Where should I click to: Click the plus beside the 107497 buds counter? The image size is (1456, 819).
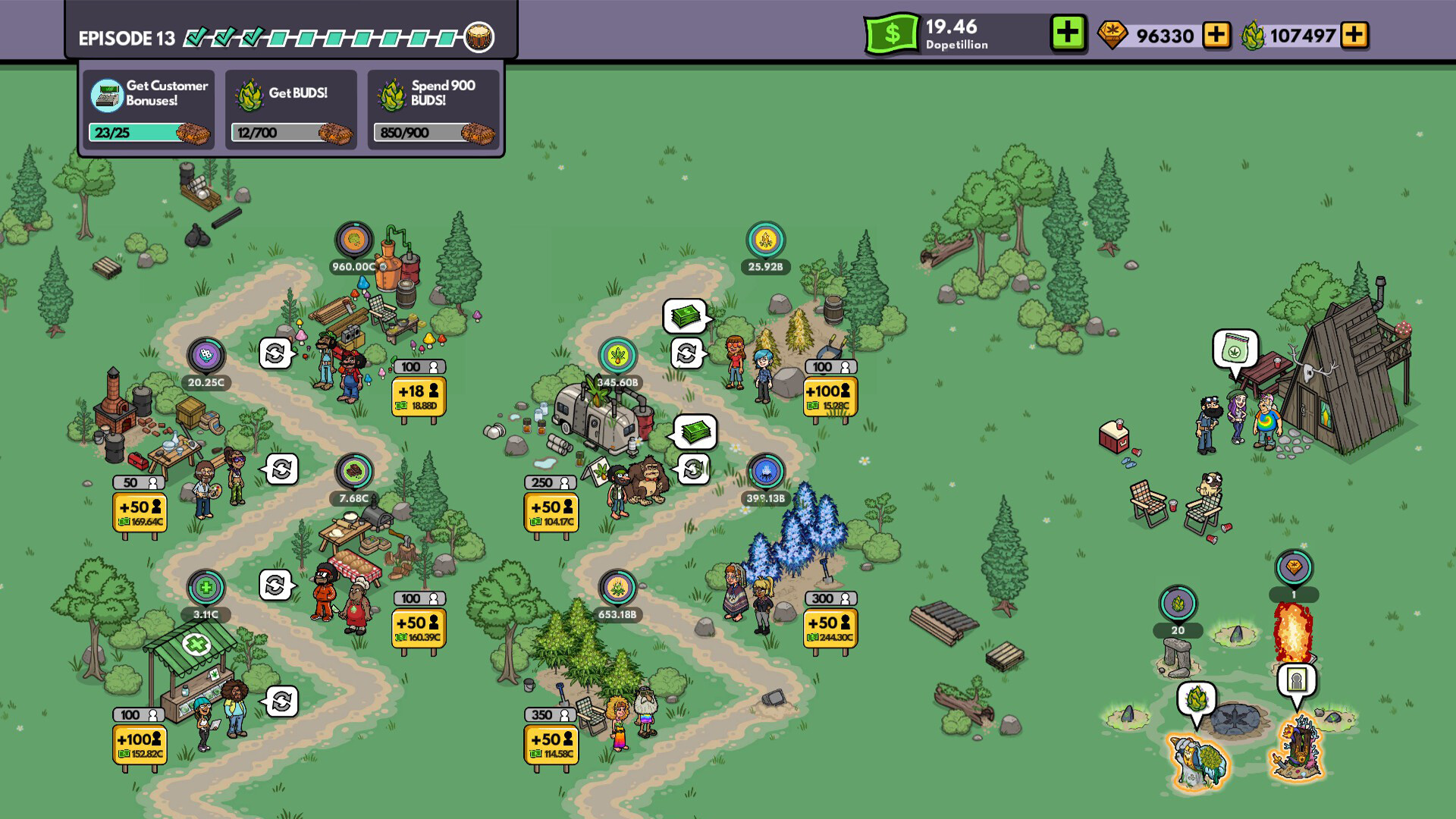point(1355,36)
